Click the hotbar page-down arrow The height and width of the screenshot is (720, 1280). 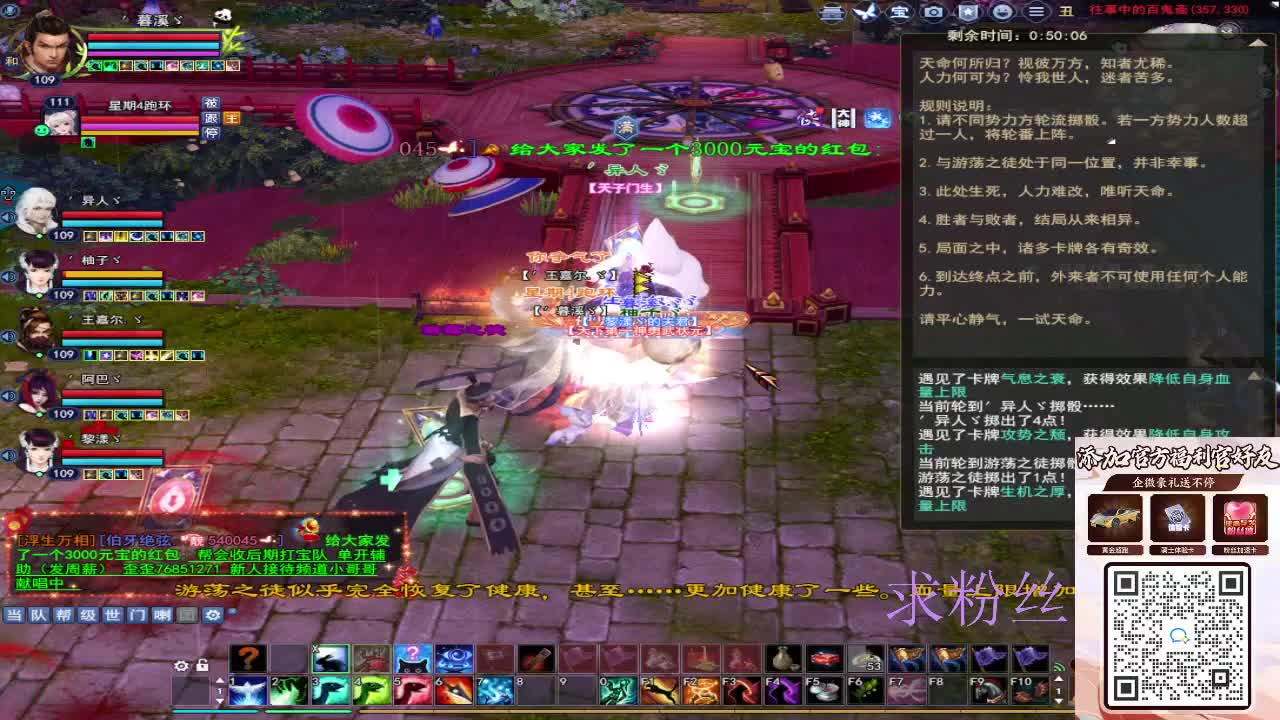click(219, 703)
